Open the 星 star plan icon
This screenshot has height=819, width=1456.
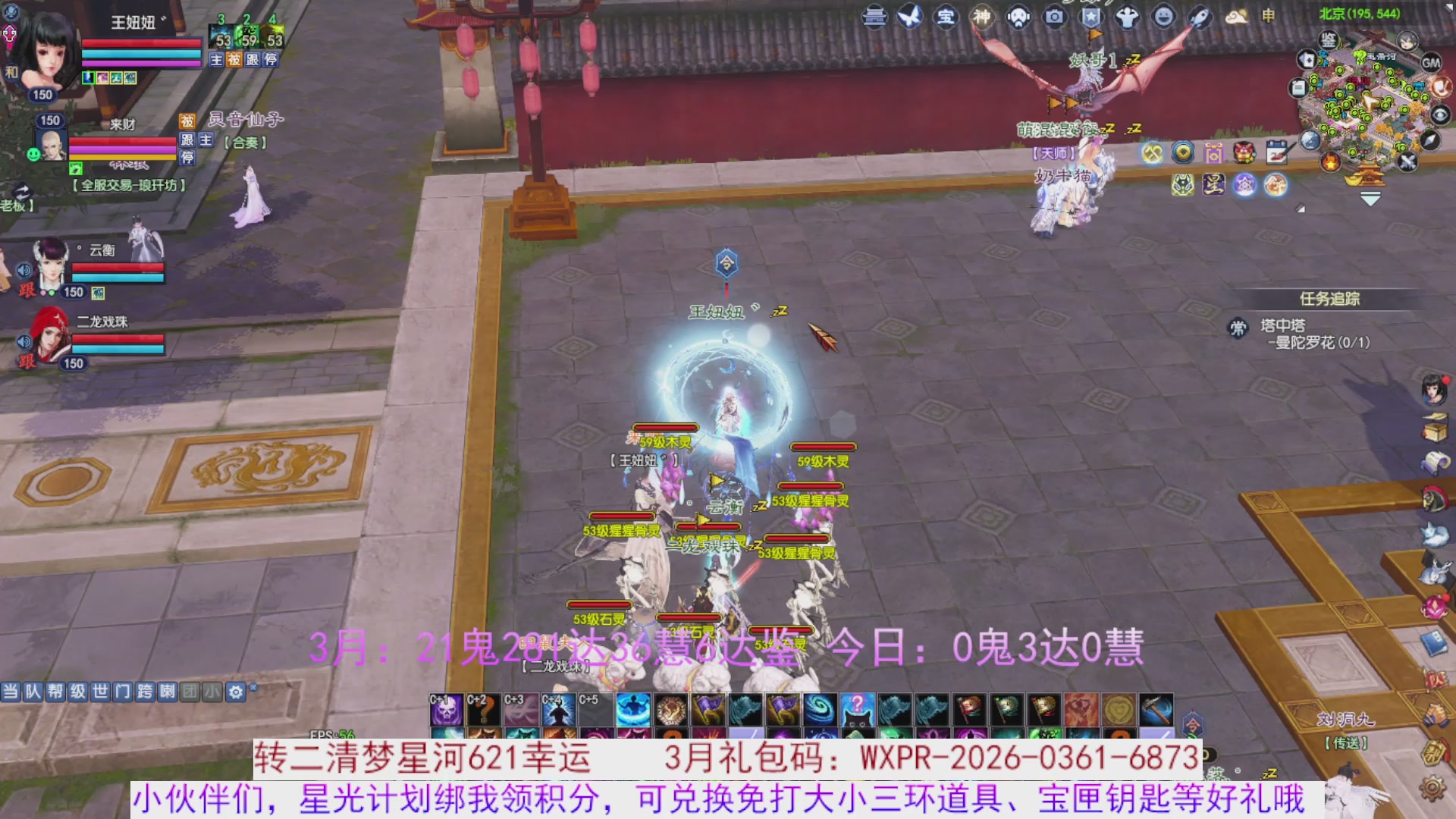[x=1214, y=185]
